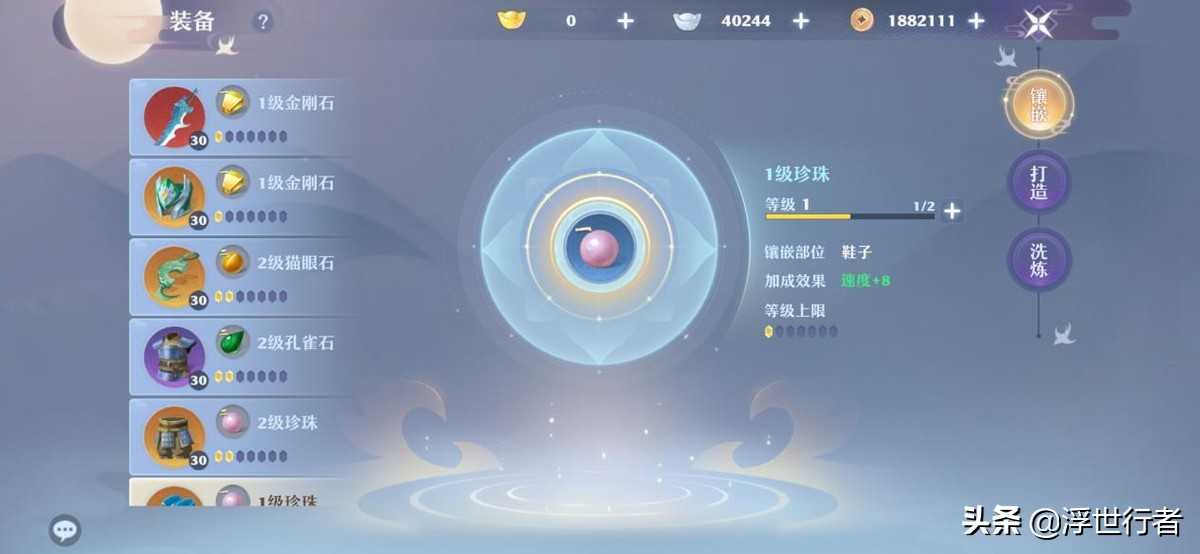The height and width of the screenshot is (554, 1200).
Task: Choose the armor row with 2级孔雀石
Action: click(240, 356)
